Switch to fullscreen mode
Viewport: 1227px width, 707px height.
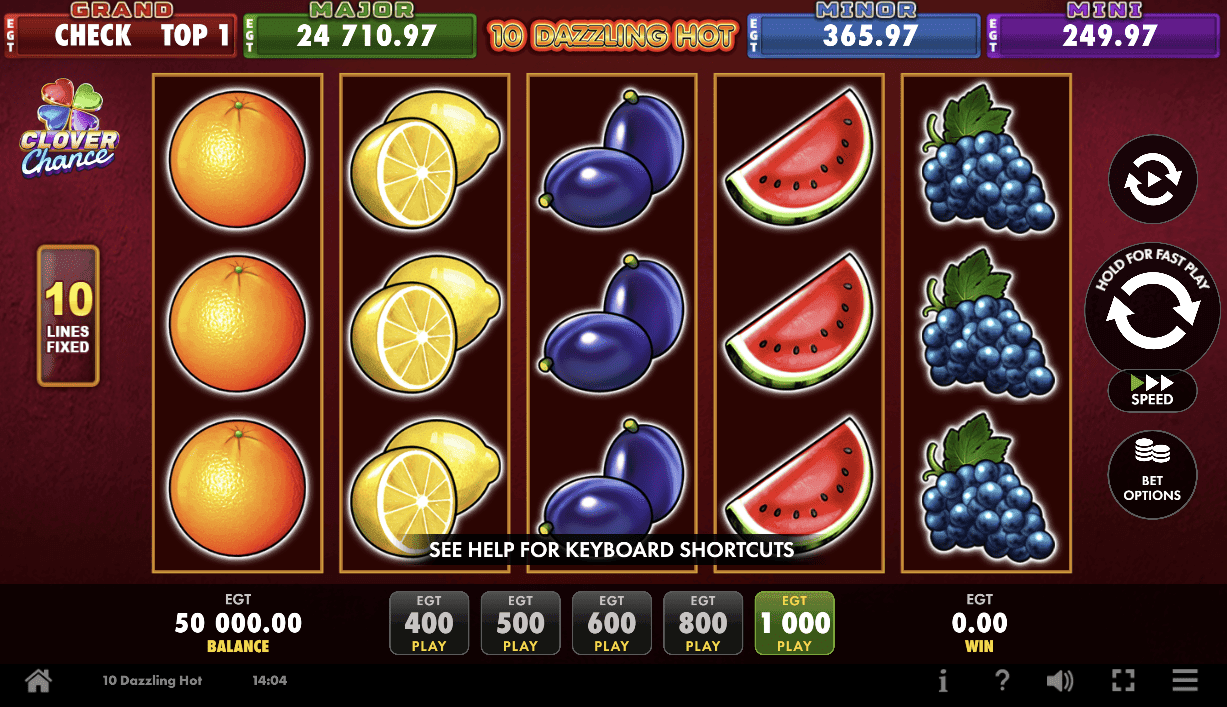coord(1123,681)
